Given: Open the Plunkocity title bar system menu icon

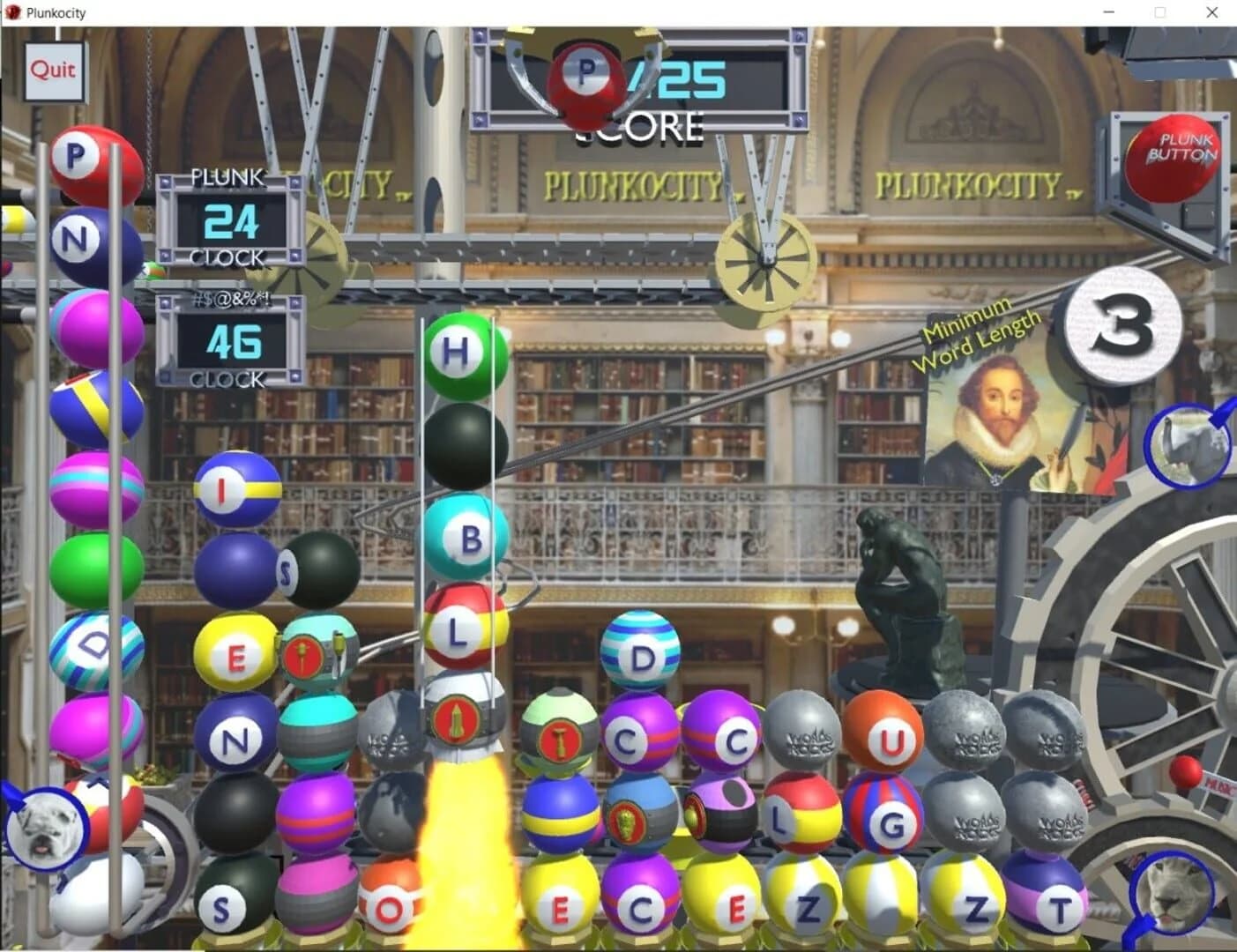Looking at the screenshot, I should tap(12, 12).
